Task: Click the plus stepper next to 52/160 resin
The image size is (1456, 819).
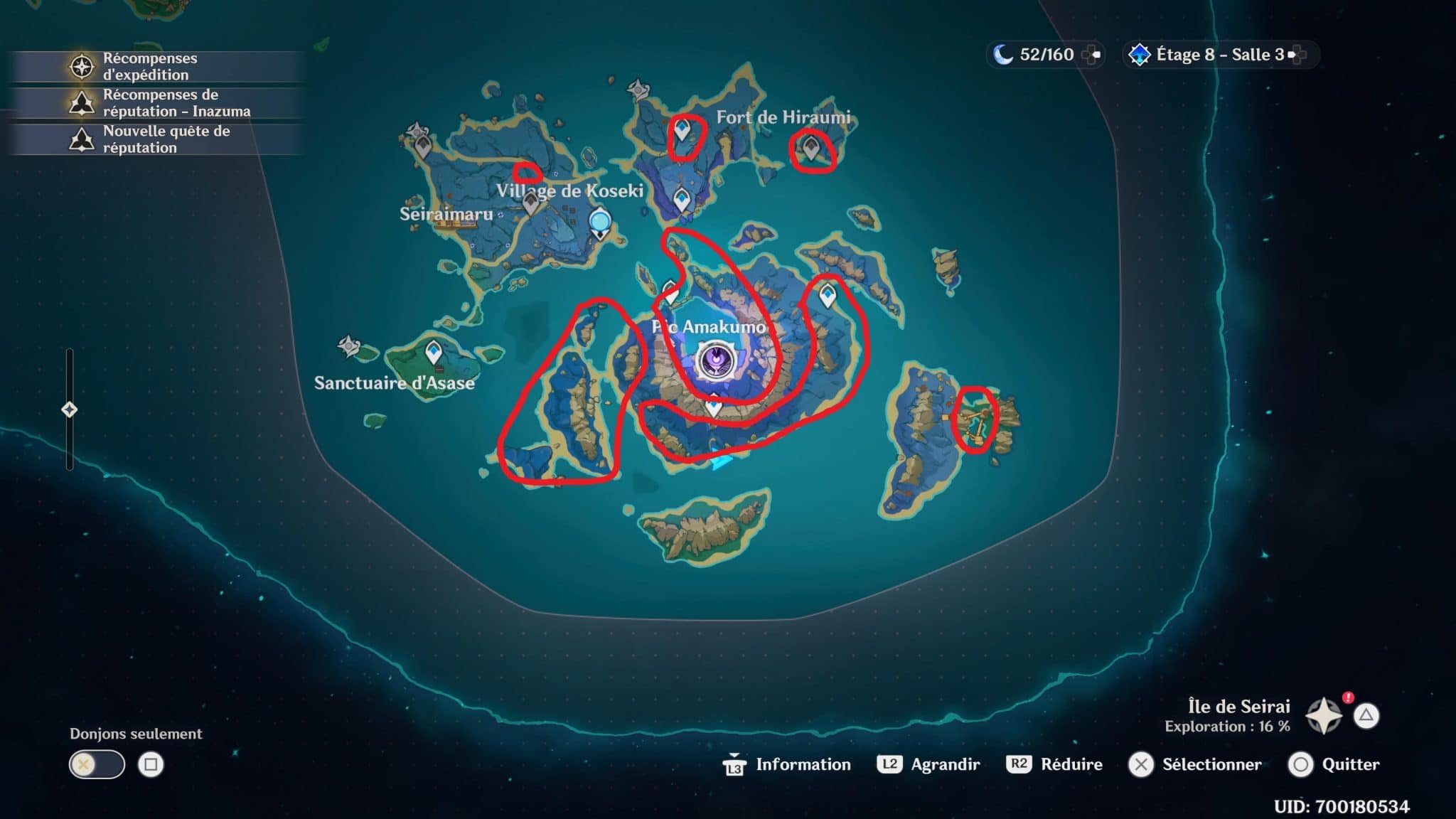Action: (1093, 54)
